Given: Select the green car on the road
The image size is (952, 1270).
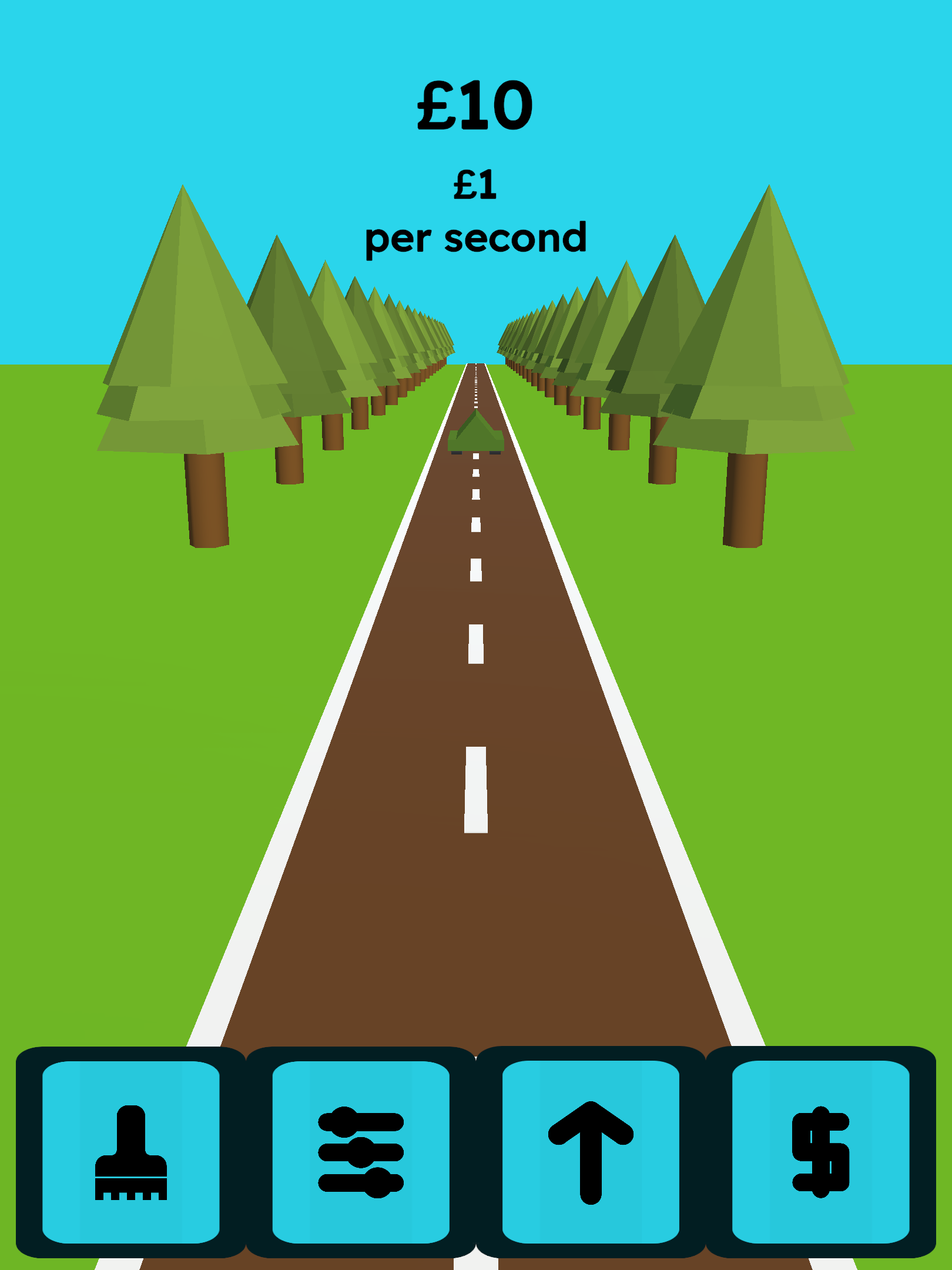Looking at the screenshot, I should [x=476, y=435].
